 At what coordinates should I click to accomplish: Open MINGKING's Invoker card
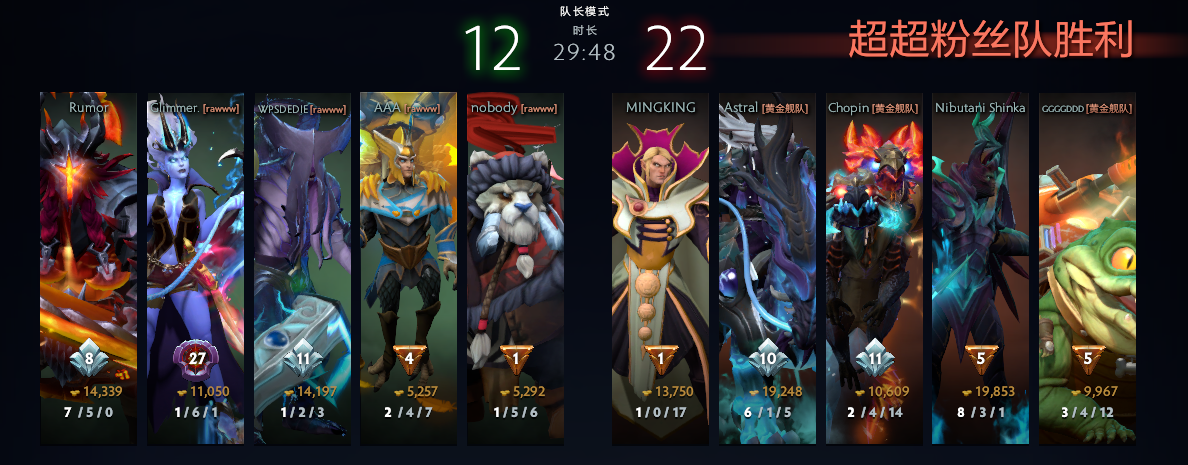659,250
